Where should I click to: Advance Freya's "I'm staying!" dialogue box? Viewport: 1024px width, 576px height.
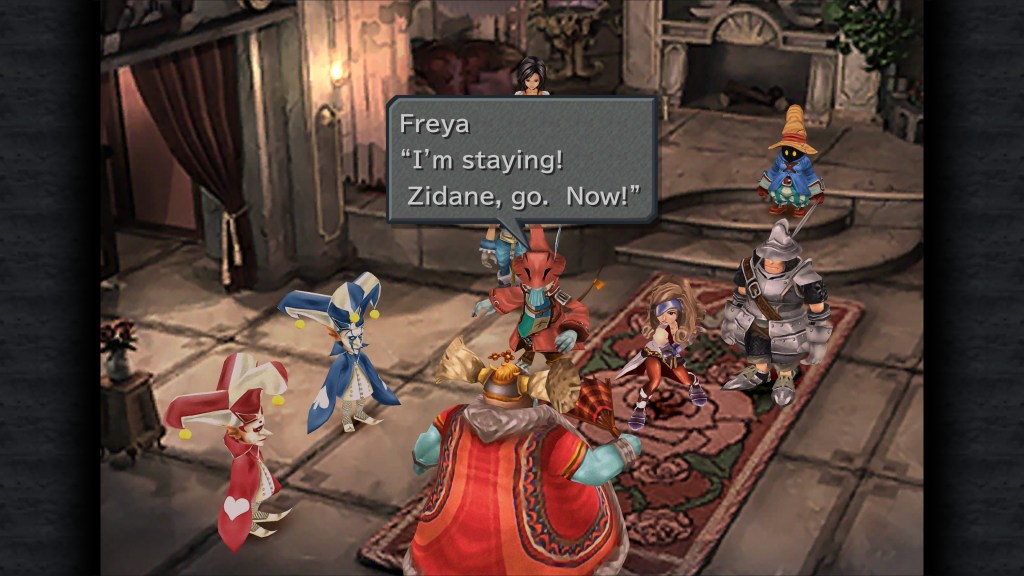coord(521,159)
